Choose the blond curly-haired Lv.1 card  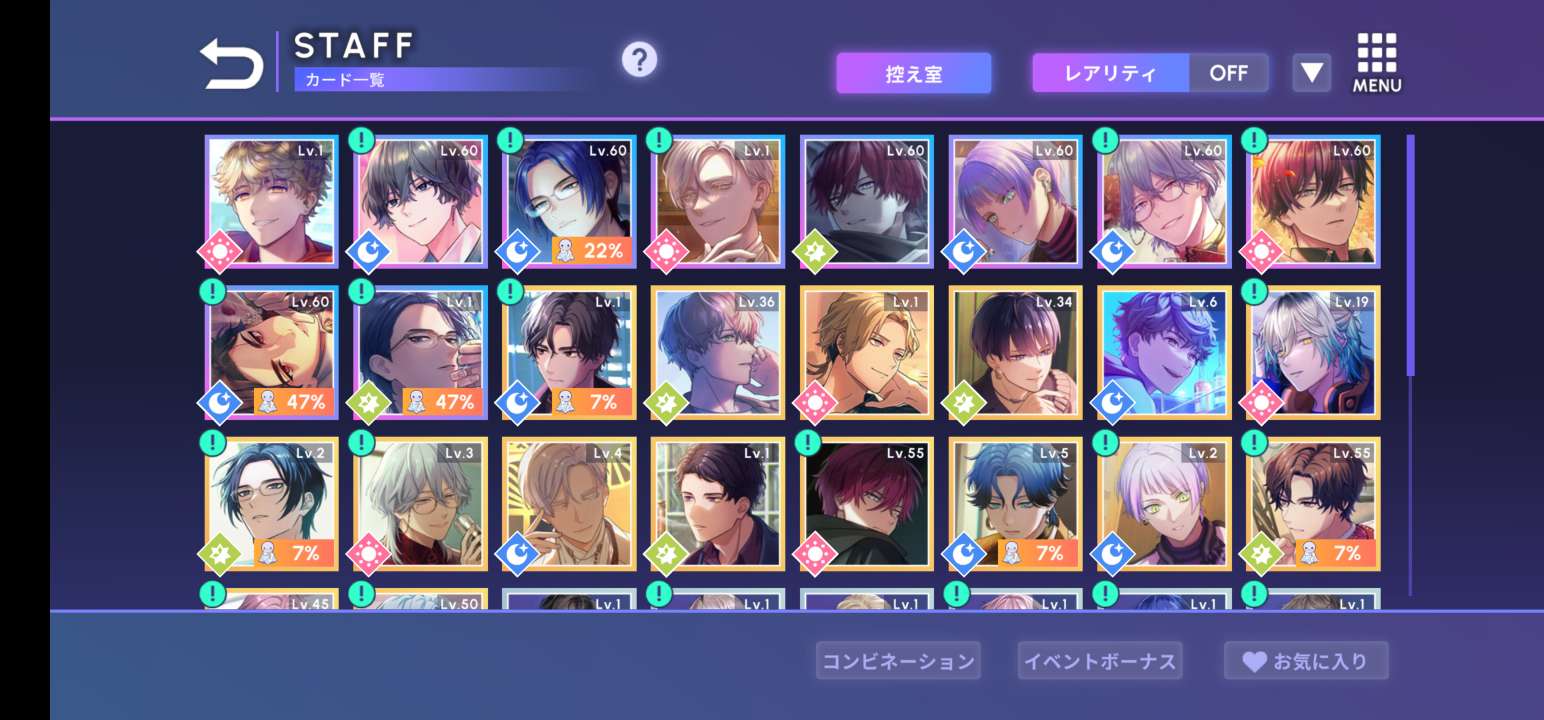(272, 202)
